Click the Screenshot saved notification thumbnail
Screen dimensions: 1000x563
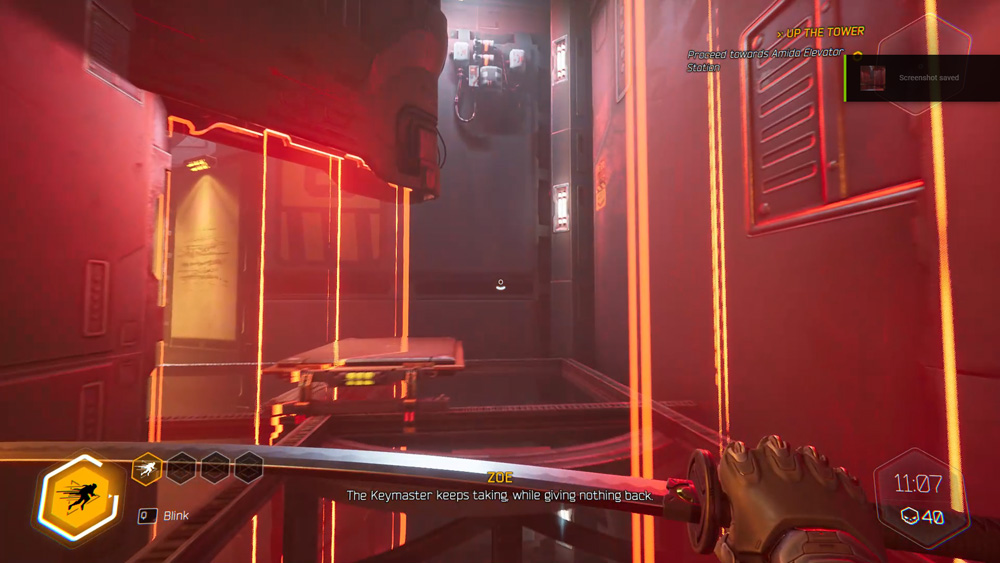873,77
